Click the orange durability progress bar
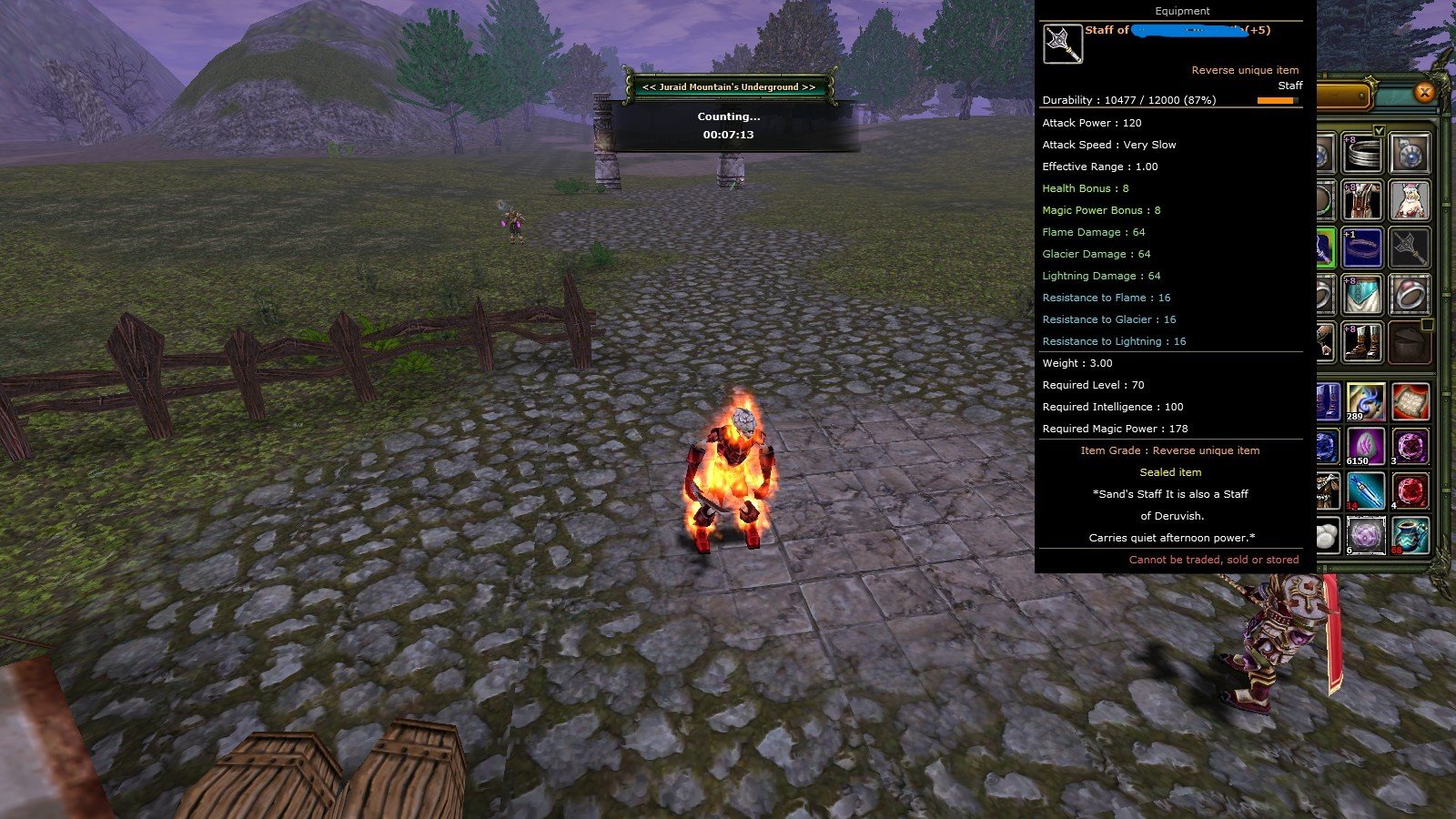This screenshot has width=1456, height=819. point(1275,99)
